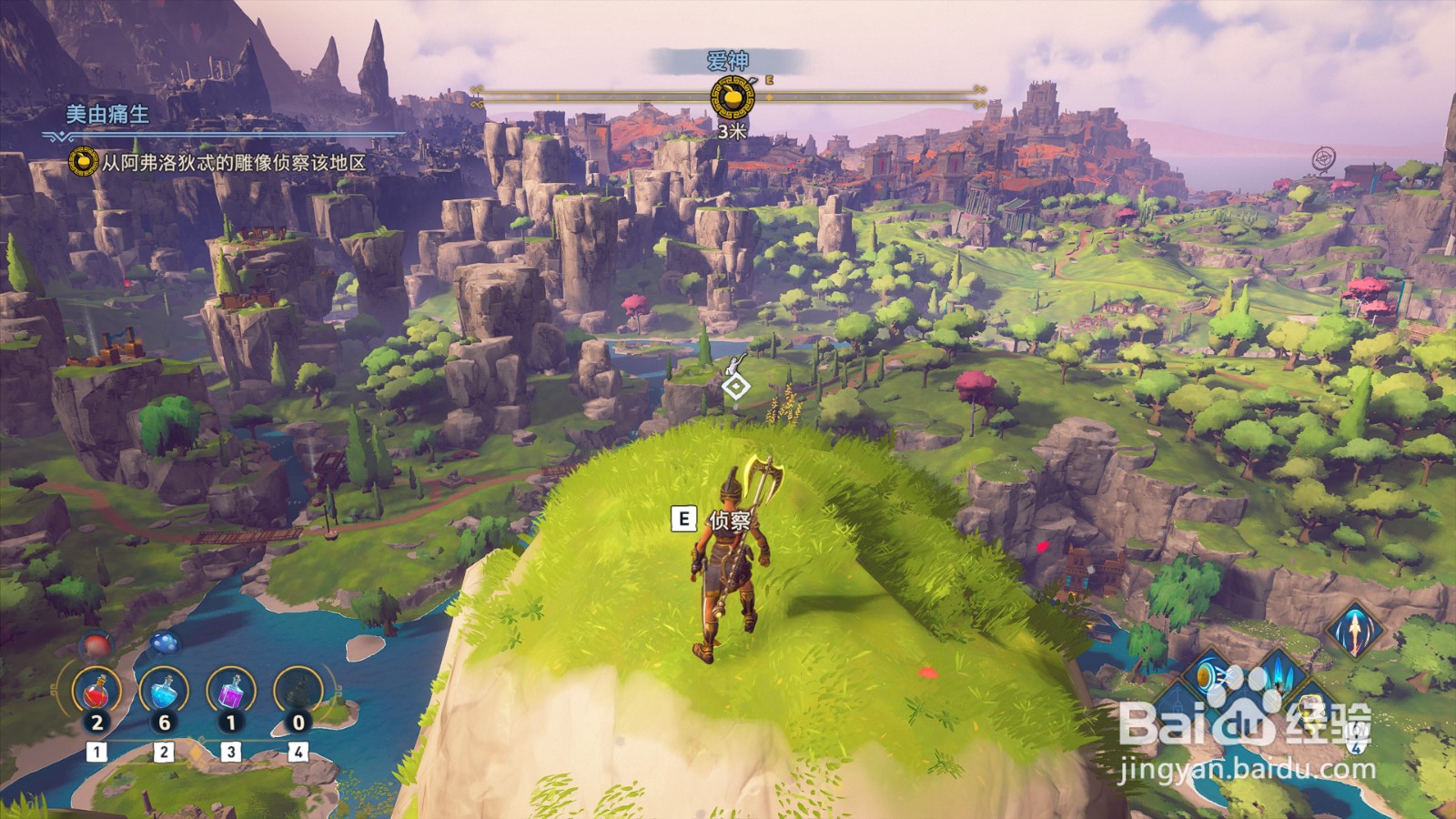
Task: Click the blue mushroom icon
Action: (x=163, y=644)
